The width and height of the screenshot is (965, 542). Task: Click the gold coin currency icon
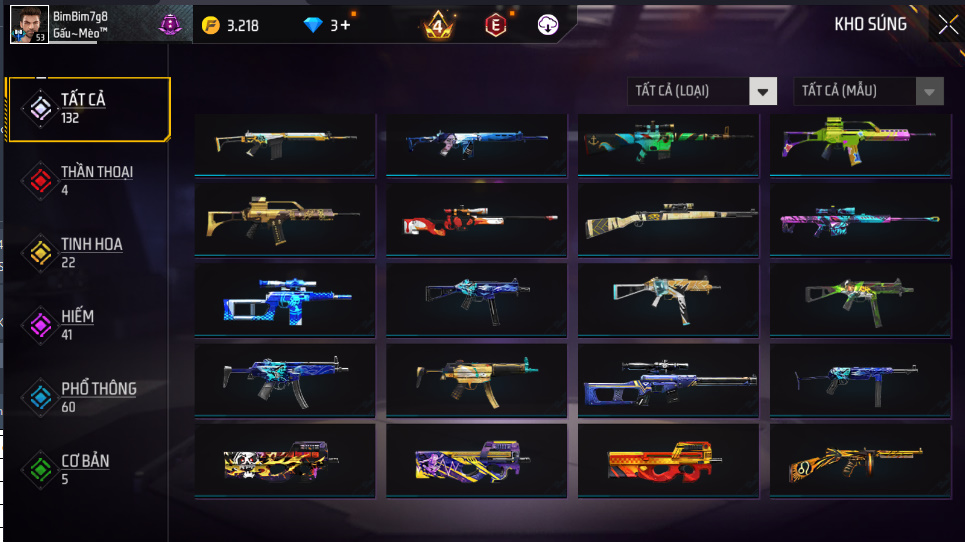pyautogui.click(x=210, y=25)
